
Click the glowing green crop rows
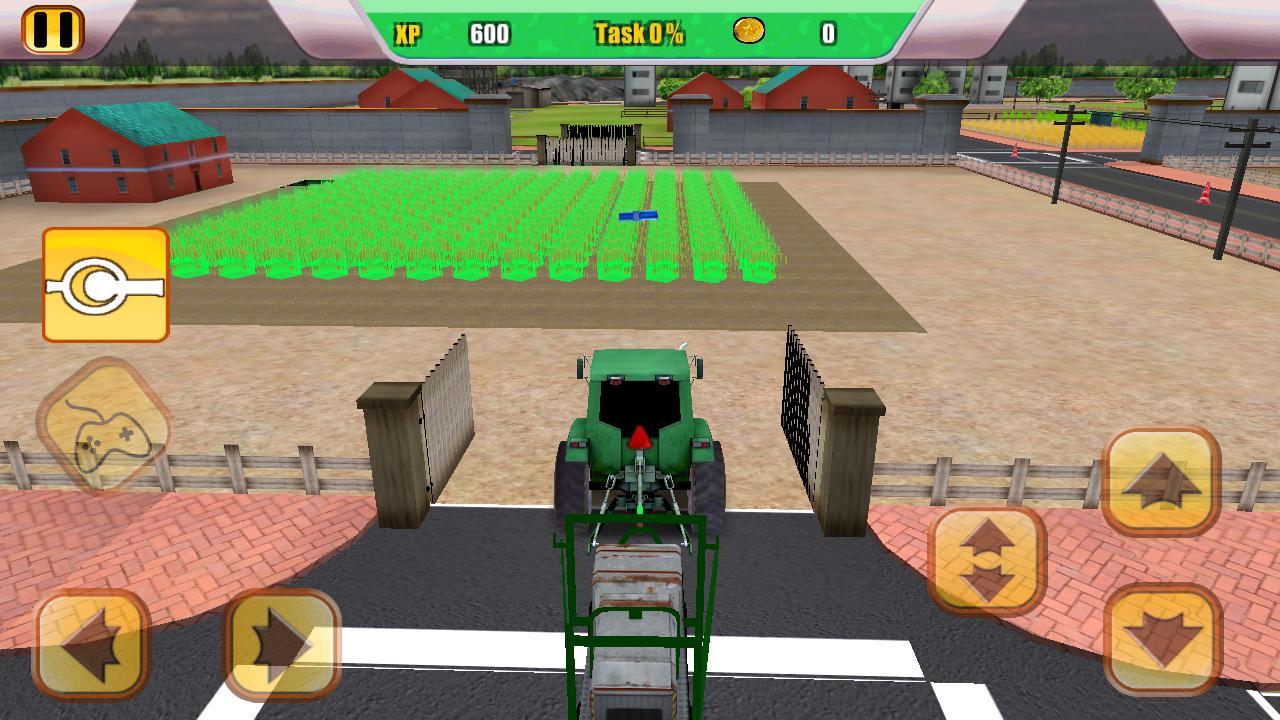[x=450, y=230]
